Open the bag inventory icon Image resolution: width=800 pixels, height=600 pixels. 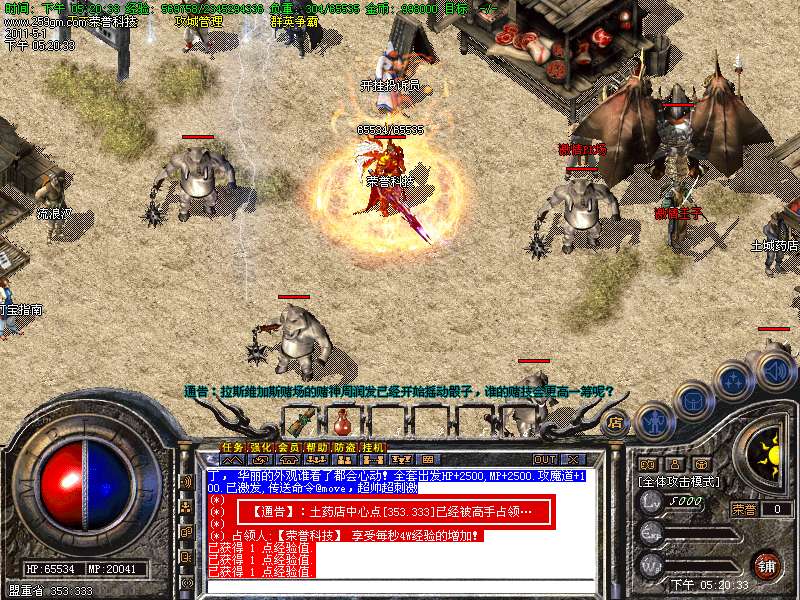[x=692, y=402]
